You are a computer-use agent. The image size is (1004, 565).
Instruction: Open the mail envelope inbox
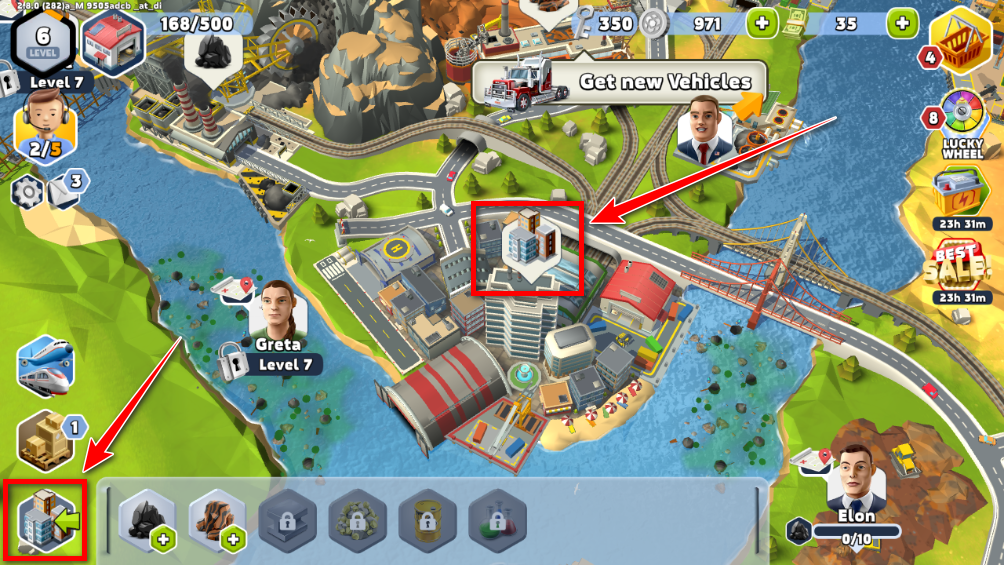click(64, 189)
